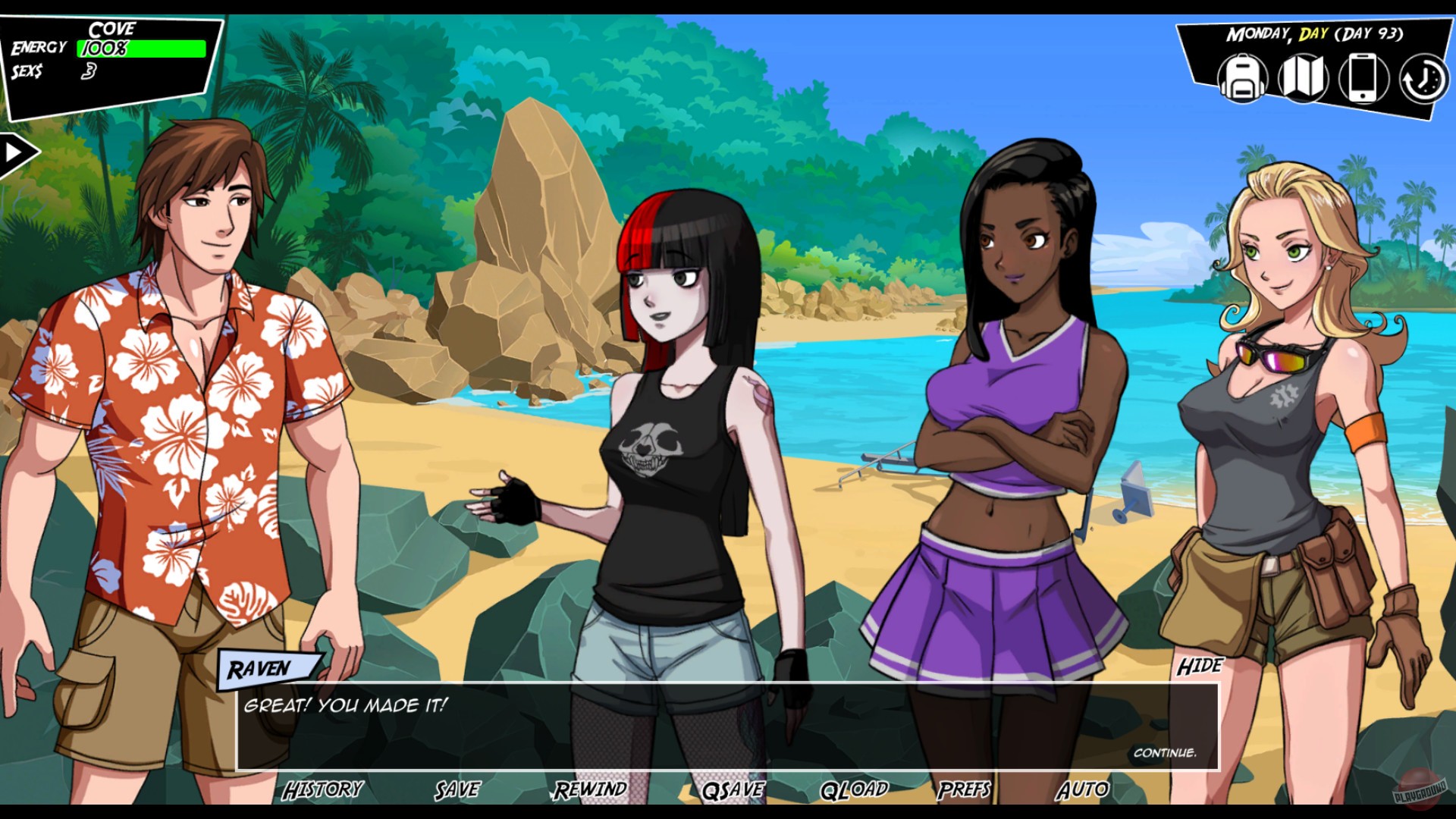Click the COVE location header
The image size is (1456, 819).
pyautogui.click(x=112, y=28)
